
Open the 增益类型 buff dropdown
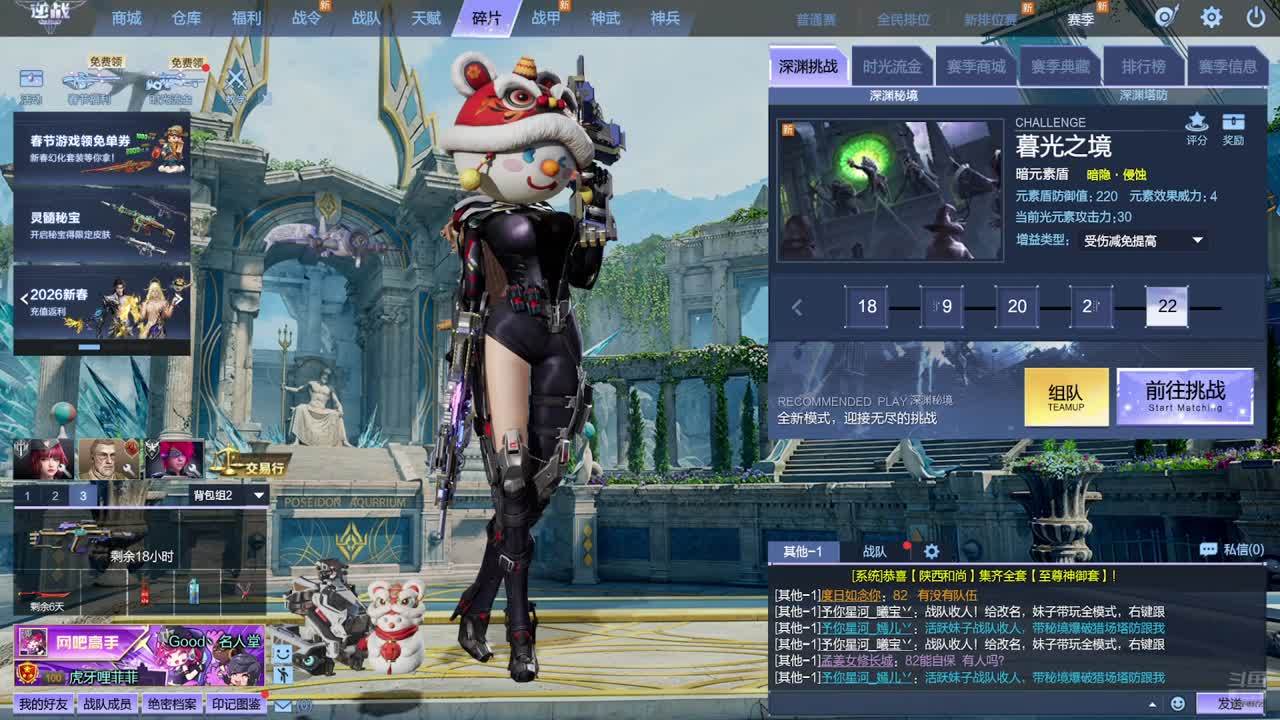click(1144, 240)
